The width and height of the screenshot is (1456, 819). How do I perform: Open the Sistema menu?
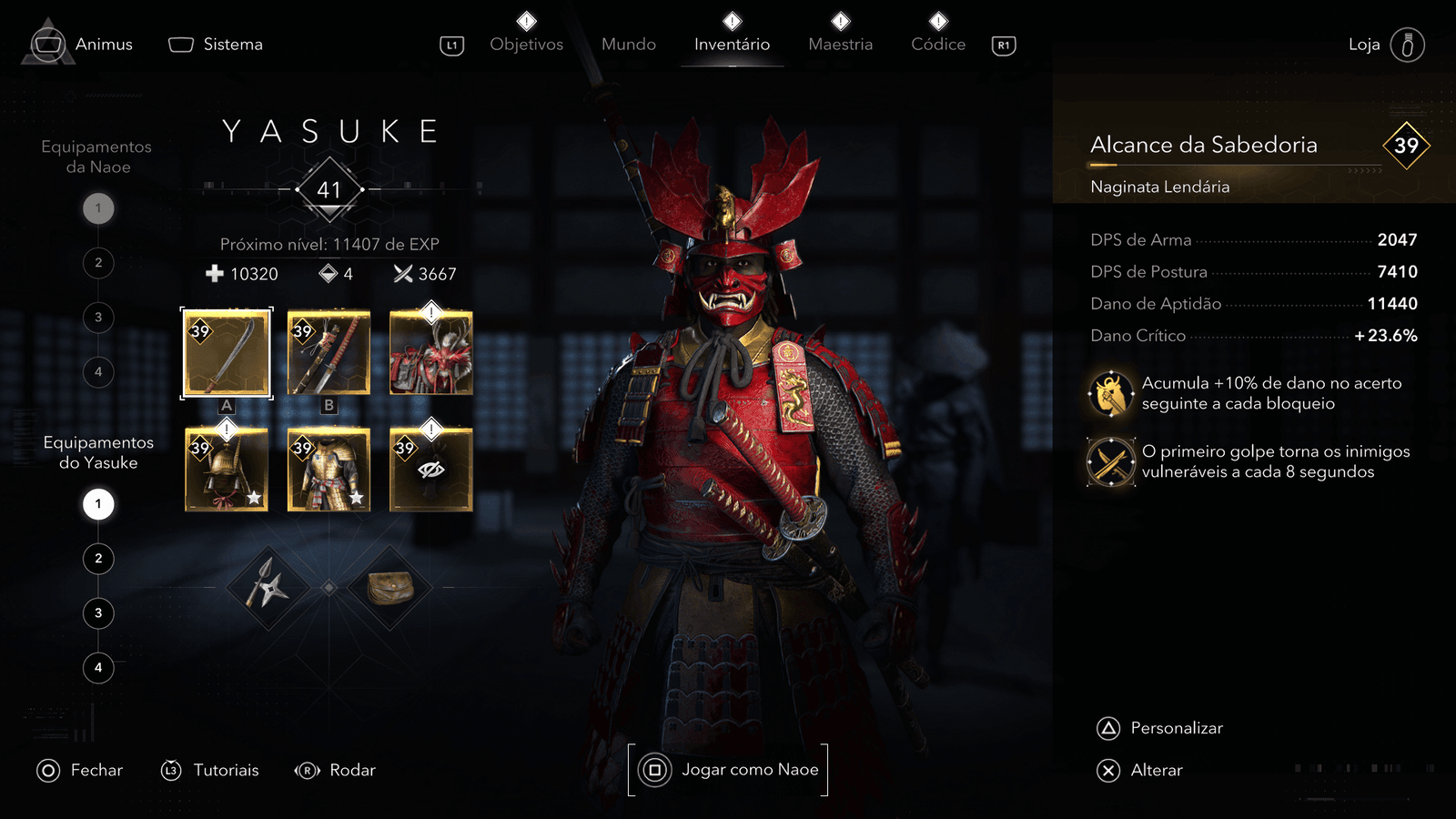pyautogui.click(x=217, y=45)
